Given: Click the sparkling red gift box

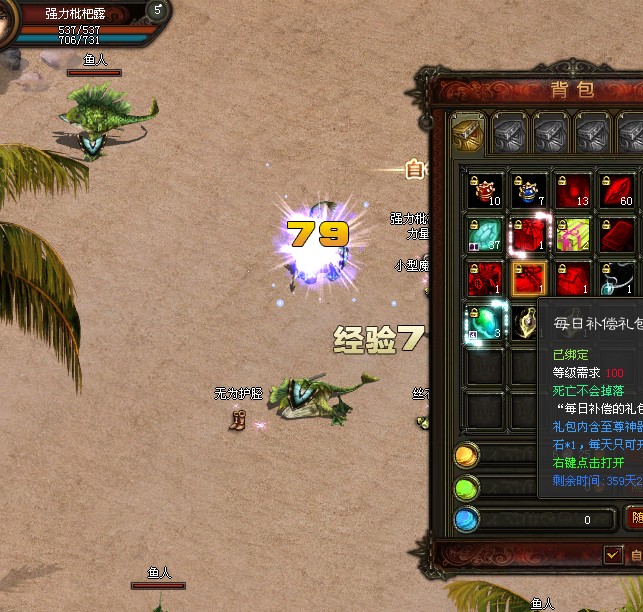Looking at the screenshot, I should tap(531, 234).
